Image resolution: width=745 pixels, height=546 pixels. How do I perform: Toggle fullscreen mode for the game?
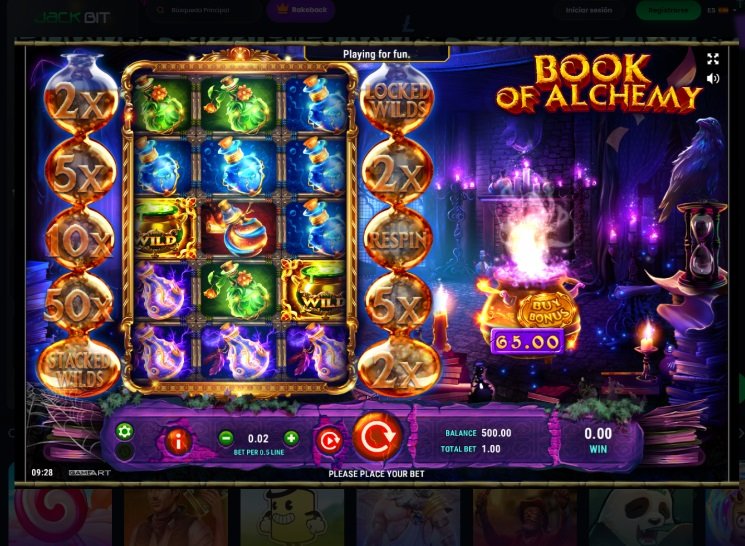[x=713, y=59]
